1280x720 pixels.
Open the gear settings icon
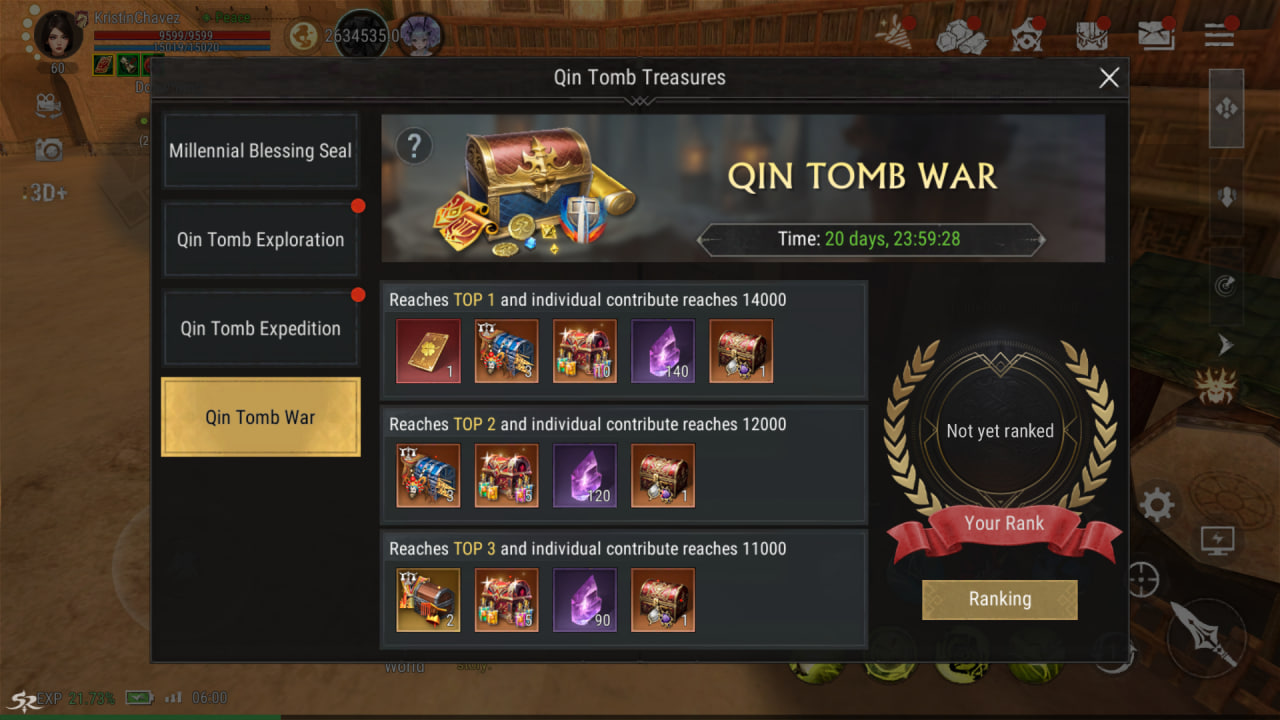click(1157, 505)
